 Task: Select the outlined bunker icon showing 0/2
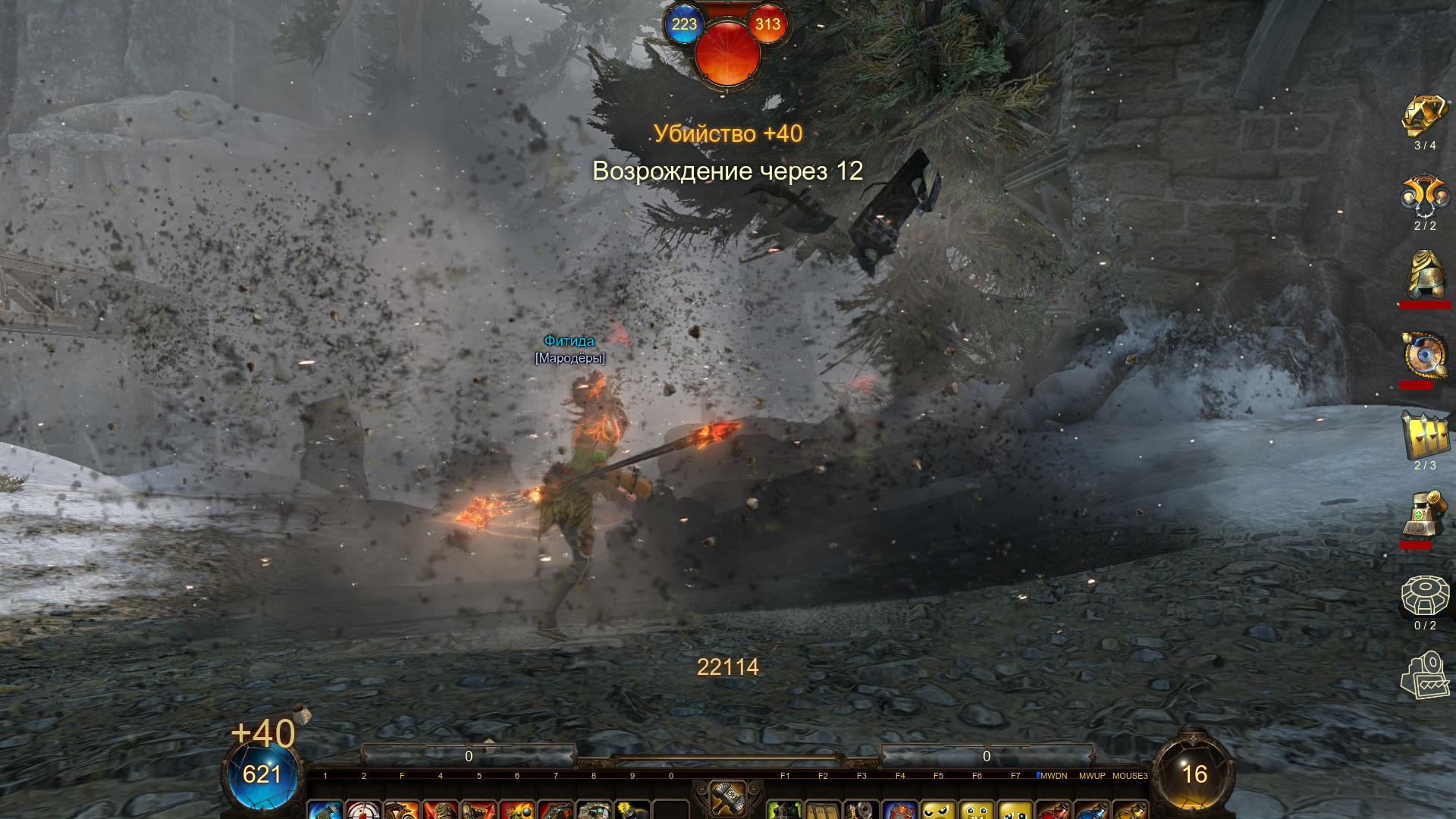(x=1424, y=596)
